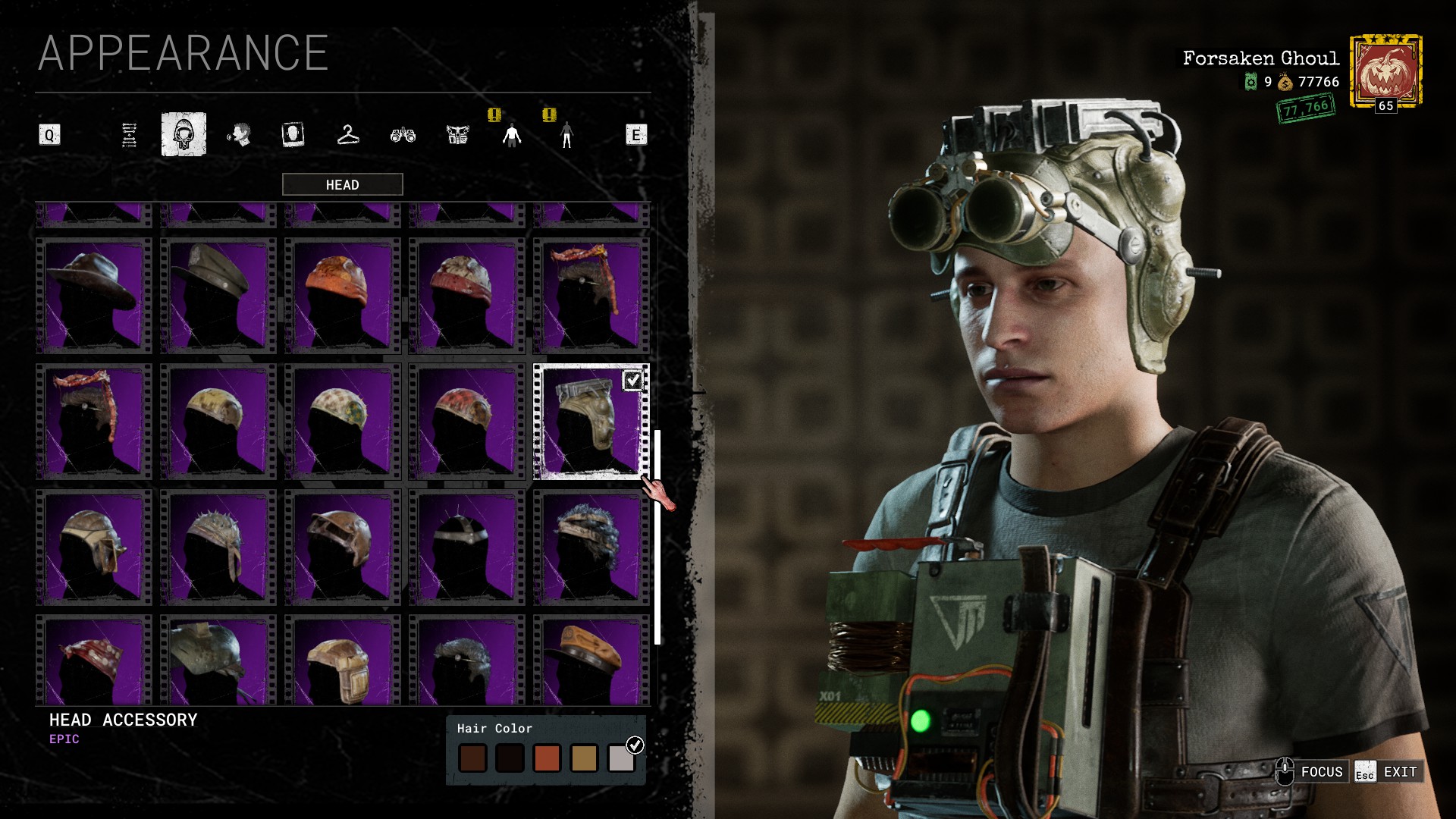Viewport: 1456px width, 819px height.
Task: Select the red hair color swatch
Action: [x=547, y=758]
